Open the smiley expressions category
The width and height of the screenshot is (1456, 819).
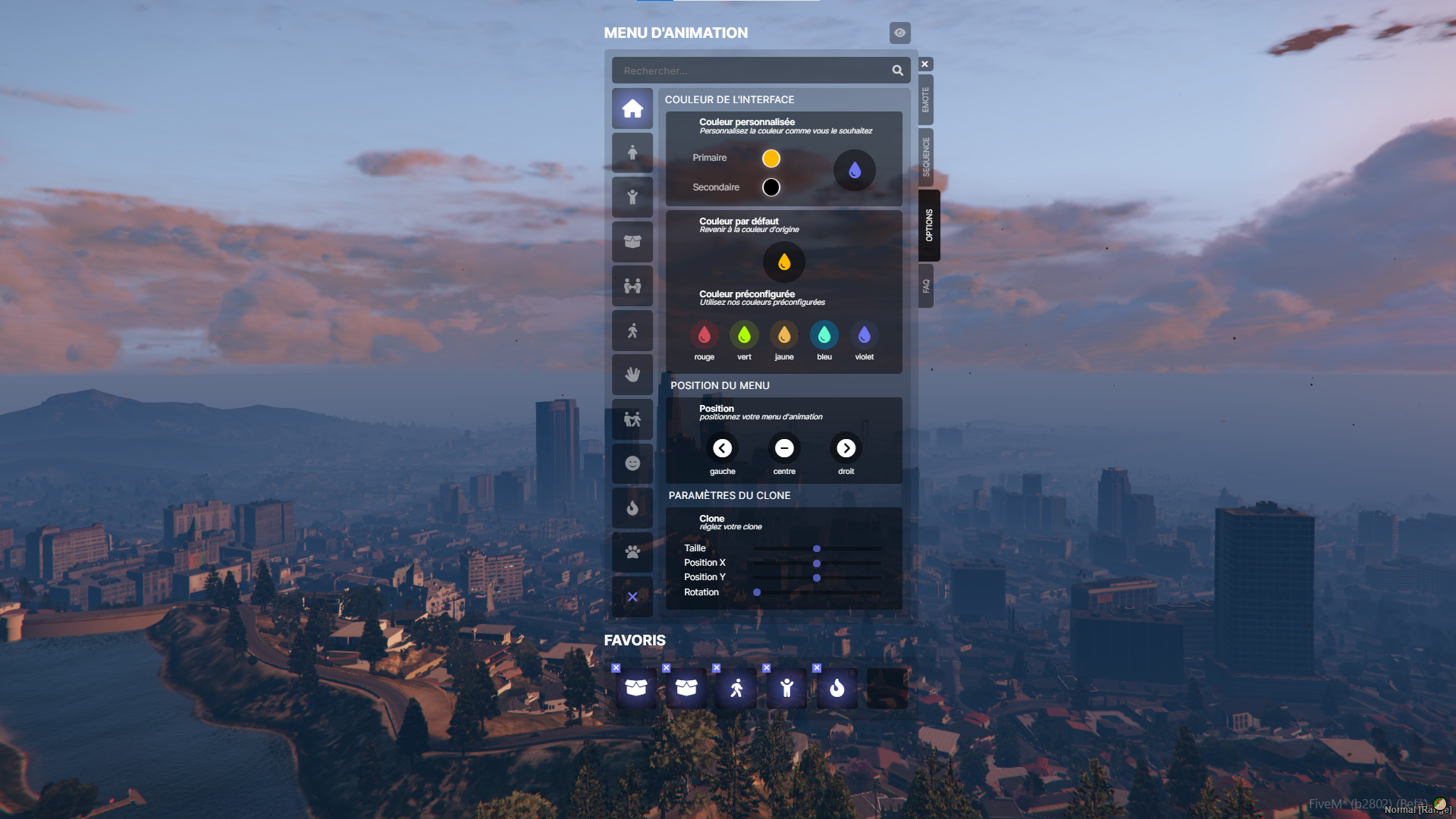tap(632, 463)
